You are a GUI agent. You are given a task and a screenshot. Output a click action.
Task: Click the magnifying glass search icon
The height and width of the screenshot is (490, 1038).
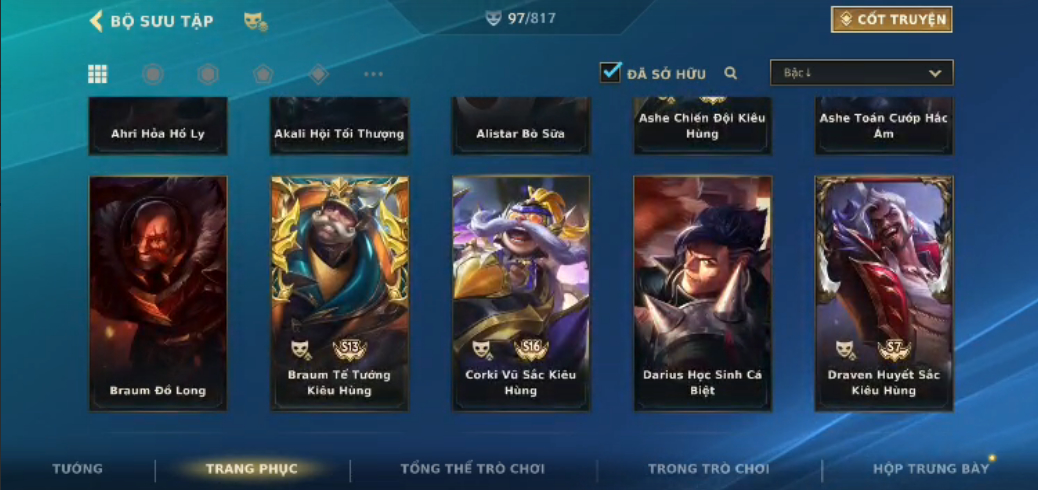(731, 73)
